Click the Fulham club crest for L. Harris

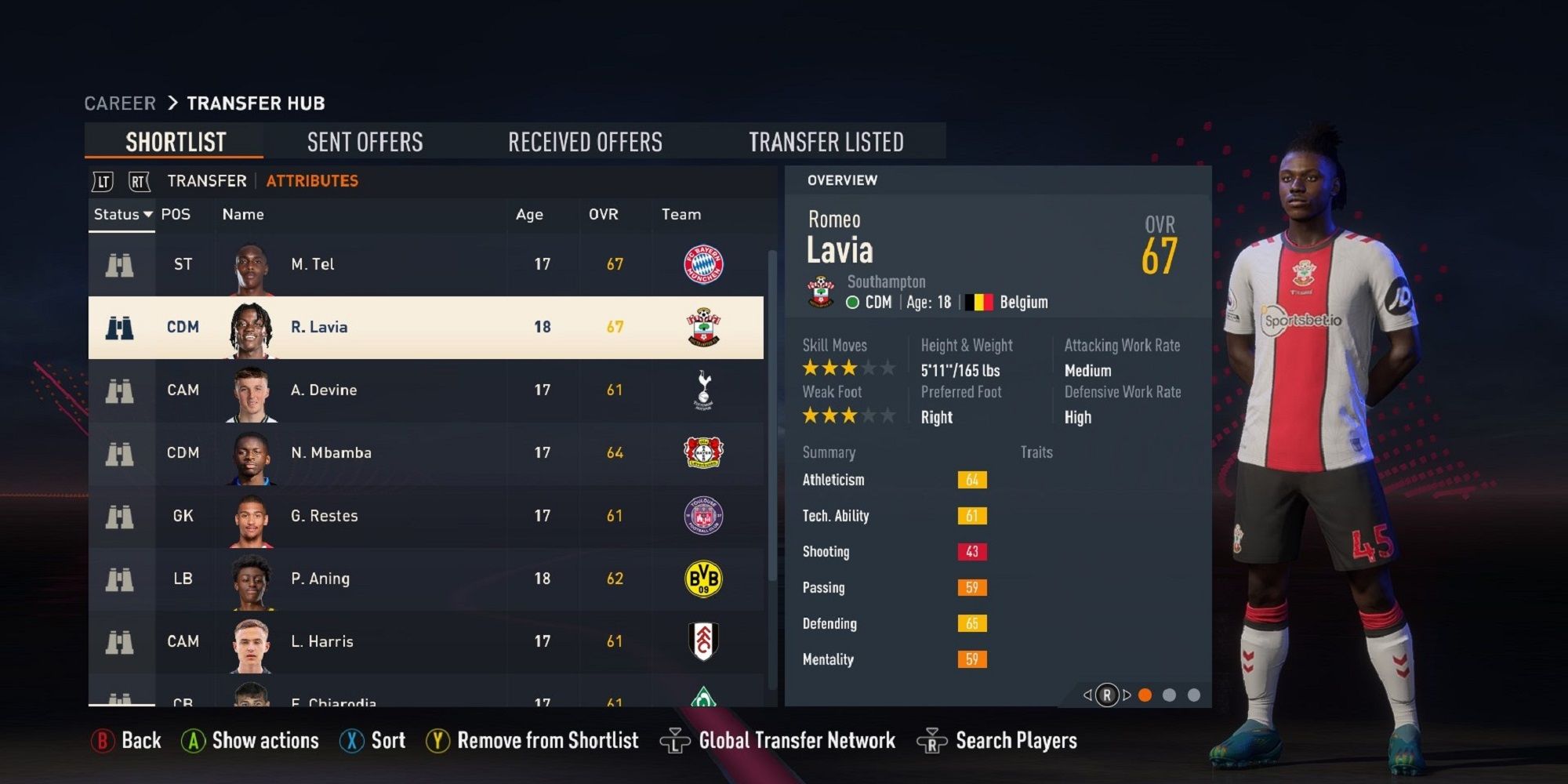point(703,641)
